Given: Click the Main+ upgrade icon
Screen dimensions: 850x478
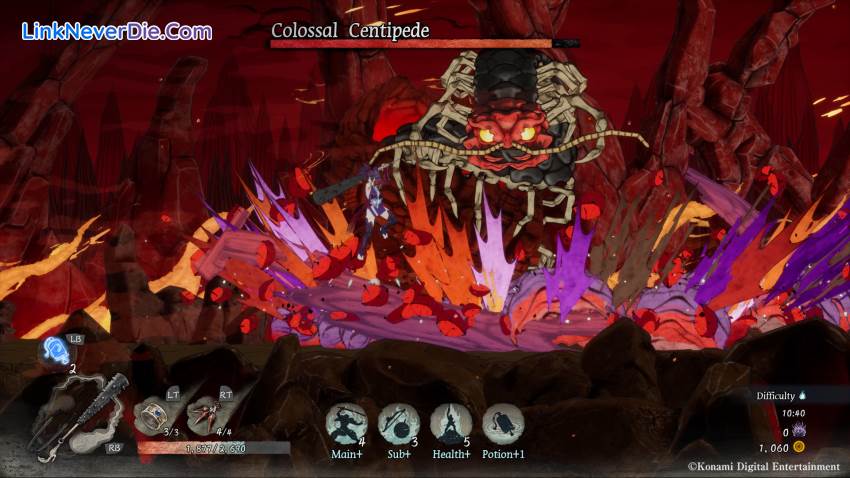Looking at the screenshot, I should [x=346, y=423].
